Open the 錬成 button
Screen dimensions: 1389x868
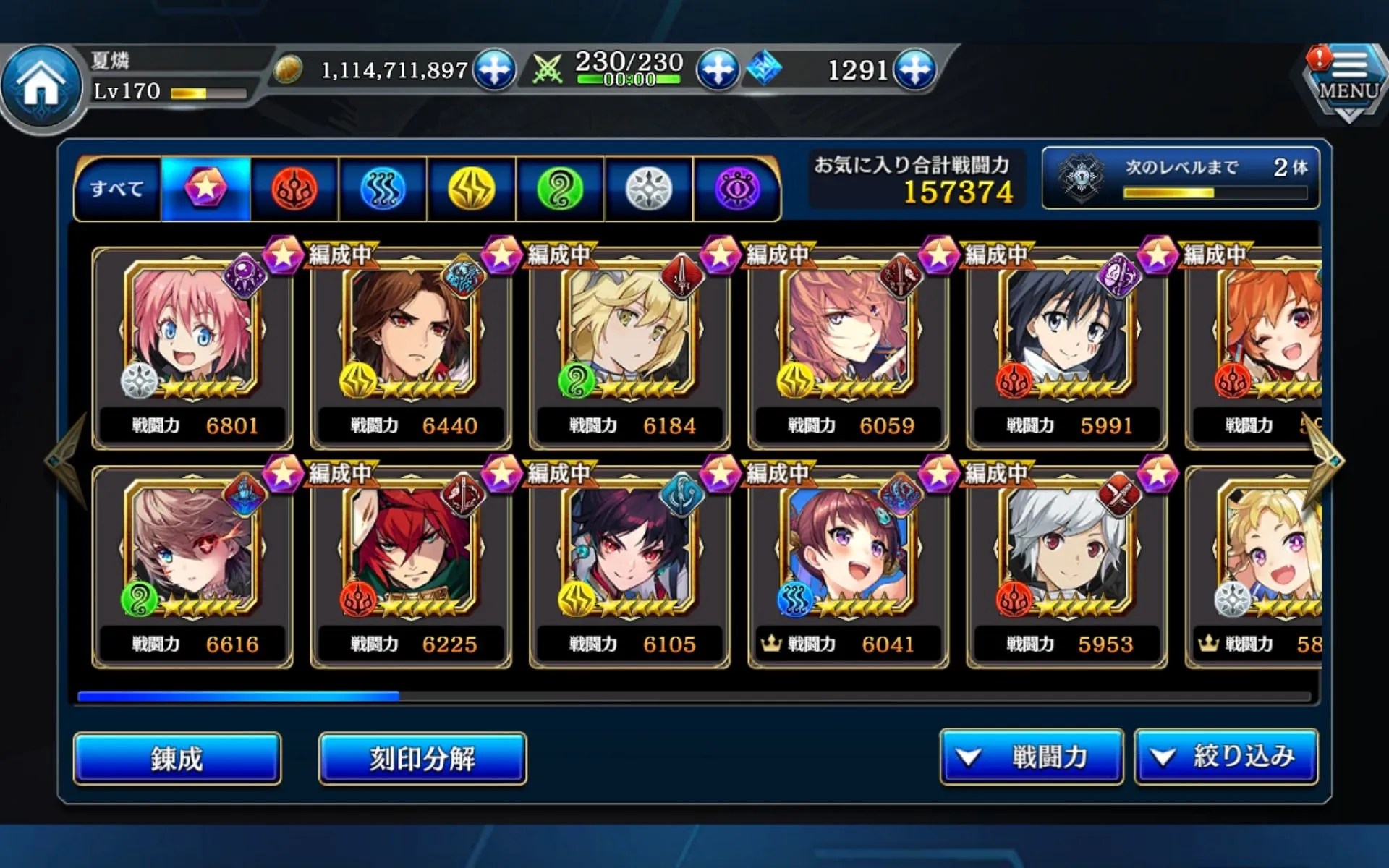177,758
